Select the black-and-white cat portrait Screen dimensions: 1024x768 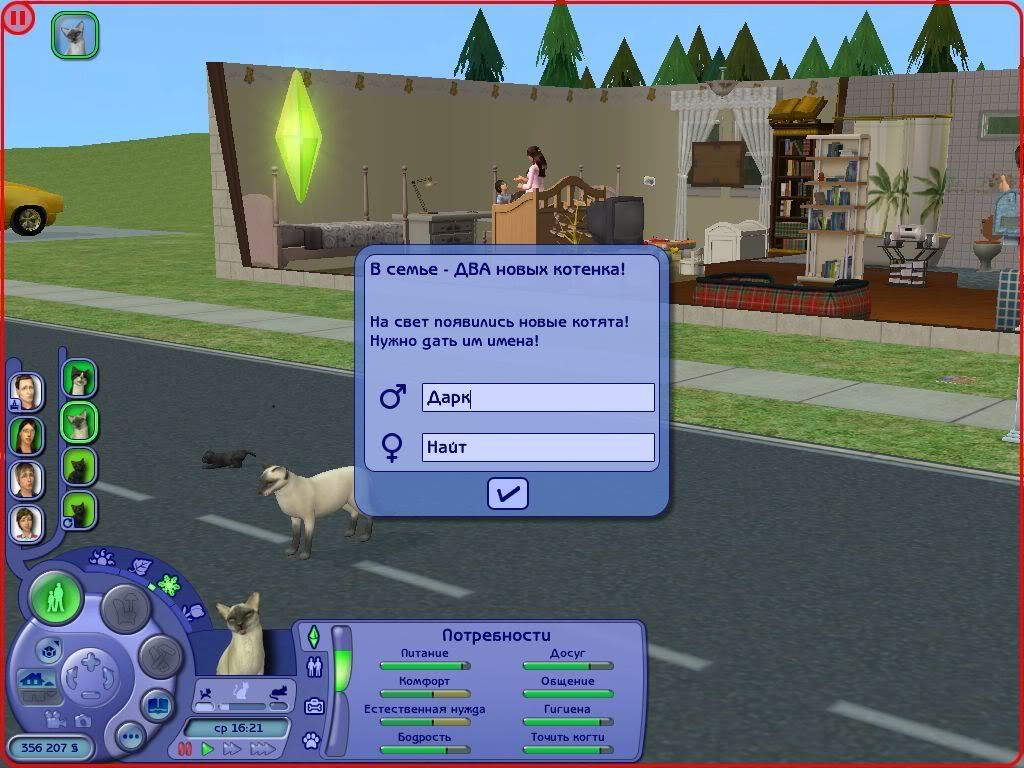79,379
